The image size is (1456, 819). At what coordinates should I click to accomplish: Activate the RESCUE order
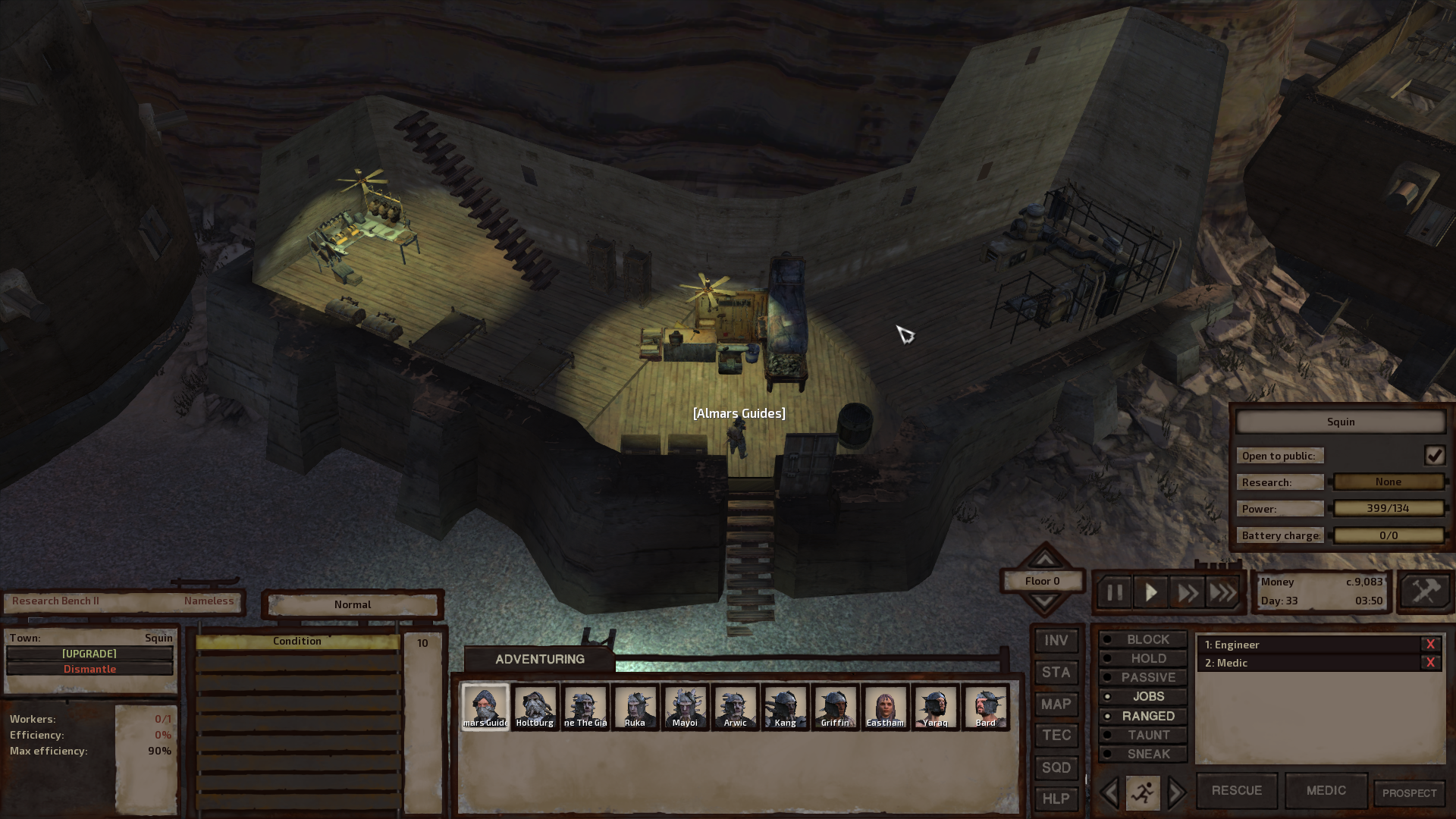pos(1236,790)
